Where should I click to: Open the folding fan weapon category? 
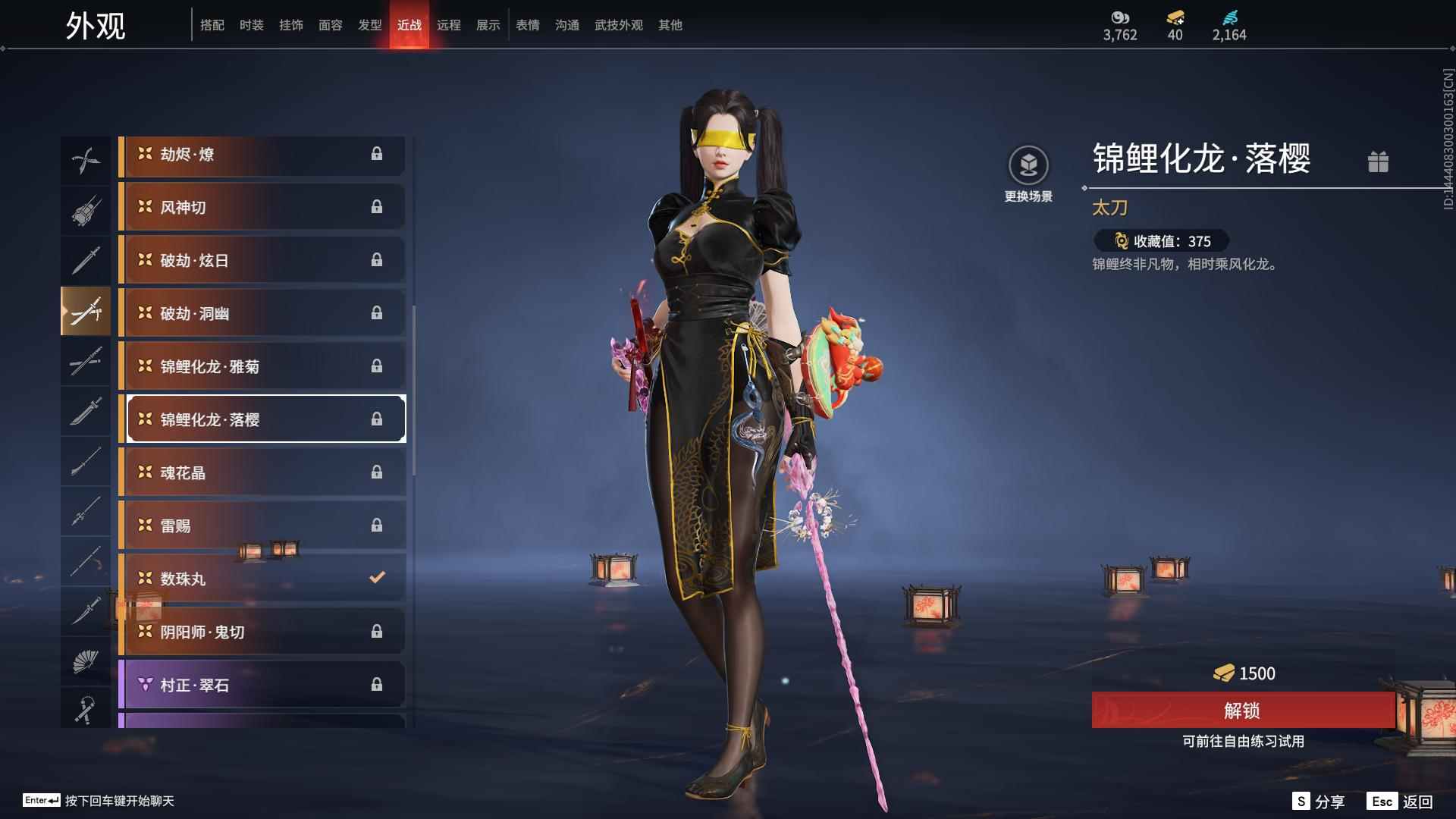click(86, 662)
